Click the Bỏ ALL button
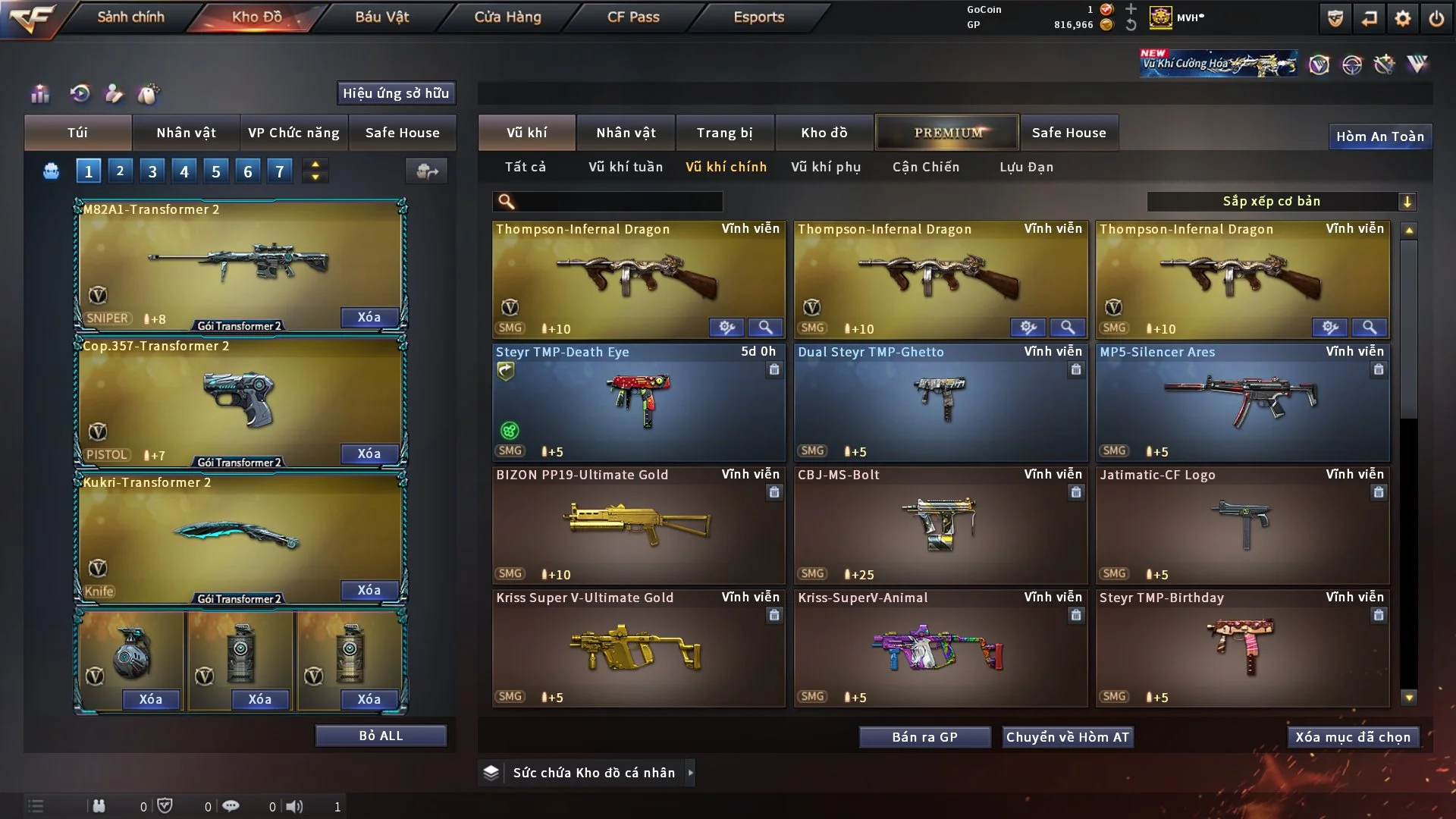The width and height of the screenshot is (1456, 819). tap(381, 736)
